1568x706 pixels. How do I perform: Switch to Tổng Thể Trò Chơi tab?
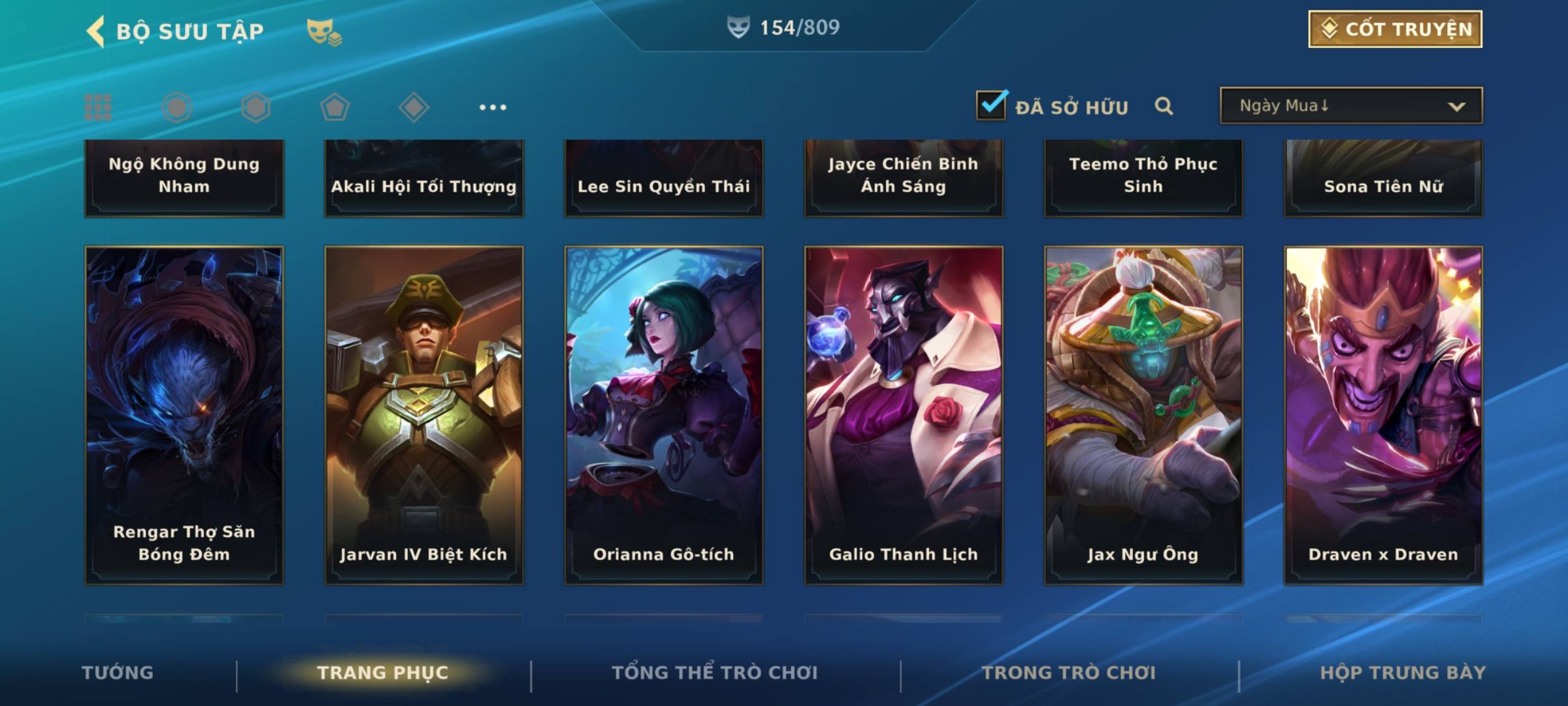pos(715,673)
